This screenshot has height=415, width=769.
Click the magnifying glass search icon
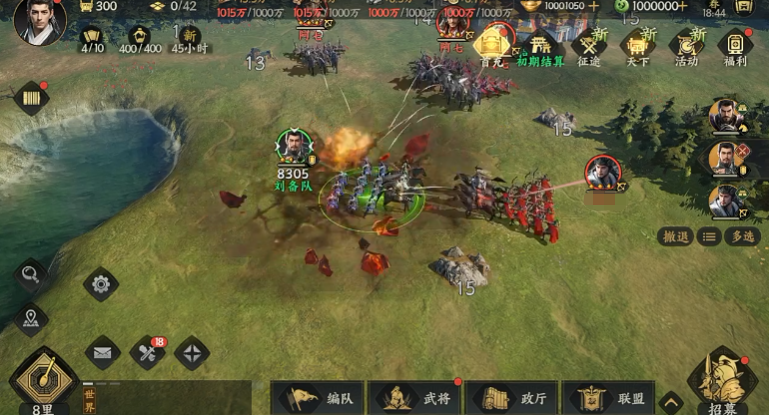(31, 274)
